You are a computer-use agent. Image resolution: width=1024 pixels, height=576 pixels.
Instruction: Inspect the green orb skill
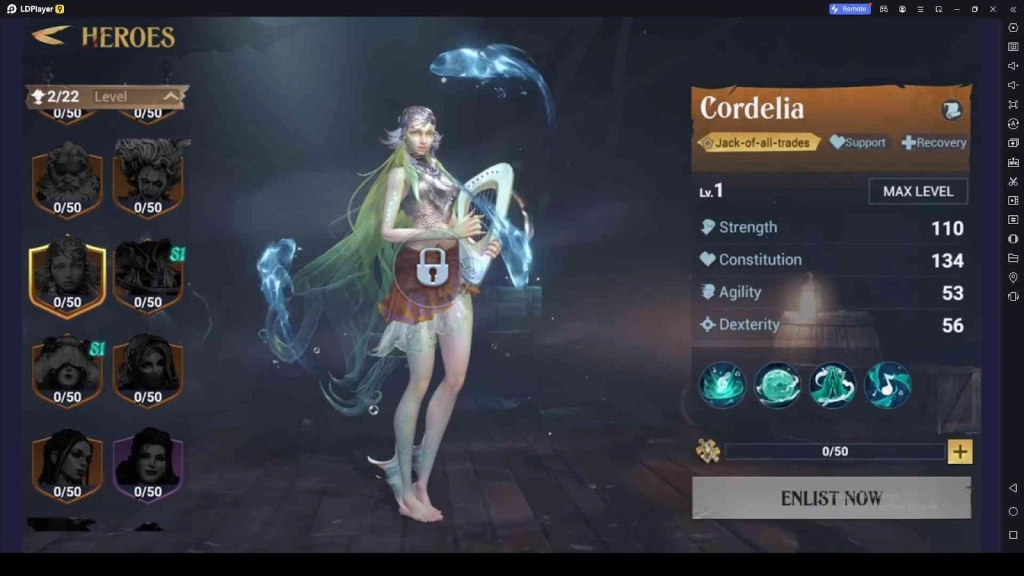777,385
